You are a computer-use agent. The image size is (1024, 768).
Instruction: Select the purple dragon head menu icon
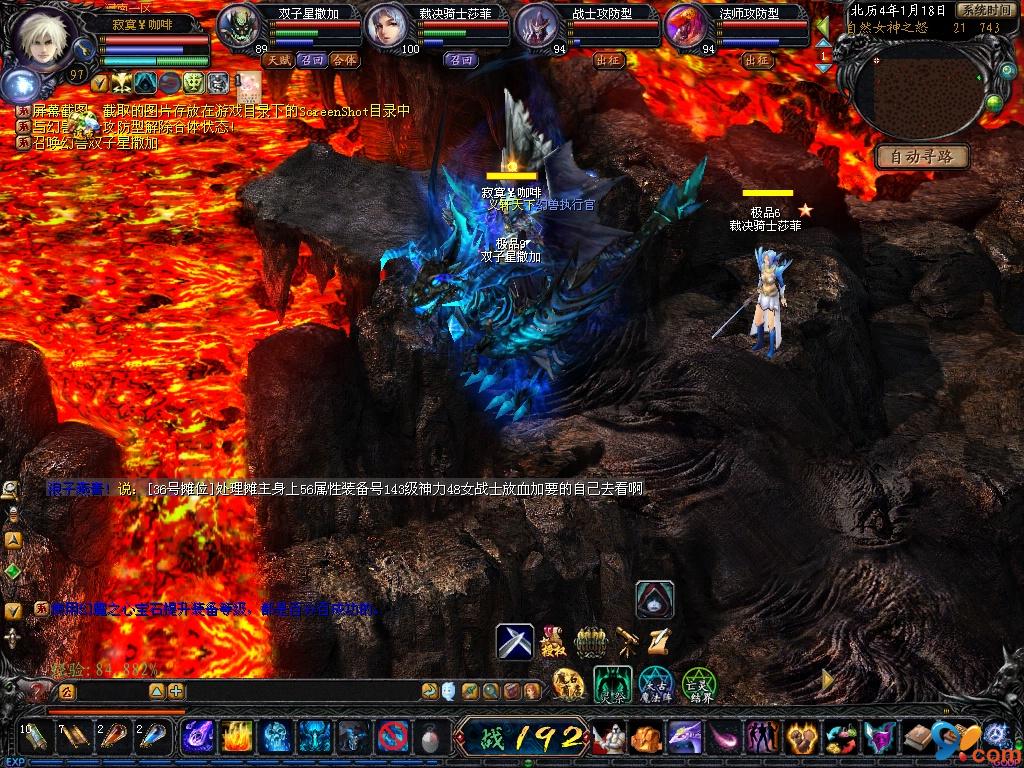tap(685, 738)
